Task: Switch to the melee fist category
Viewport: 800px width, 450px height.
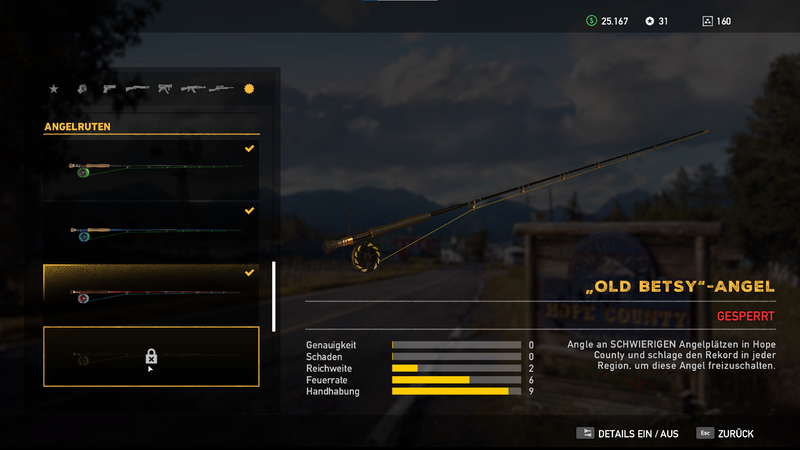Action: (x=81, y=89)
